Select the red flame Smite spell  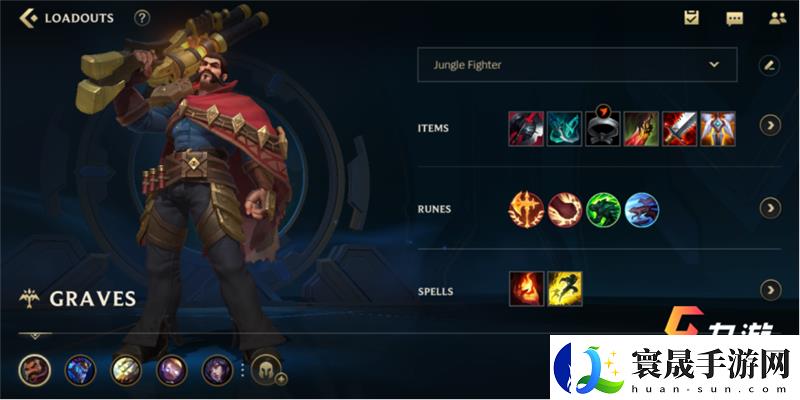coord(526,289)
